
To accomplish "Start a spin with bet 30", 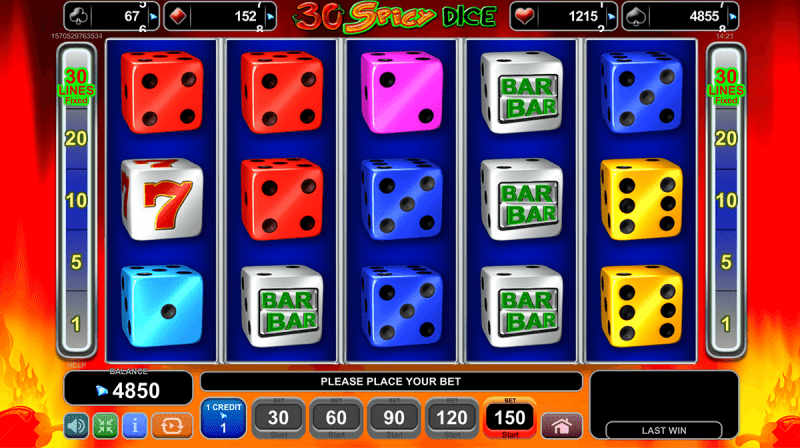I will coord(278,417).
